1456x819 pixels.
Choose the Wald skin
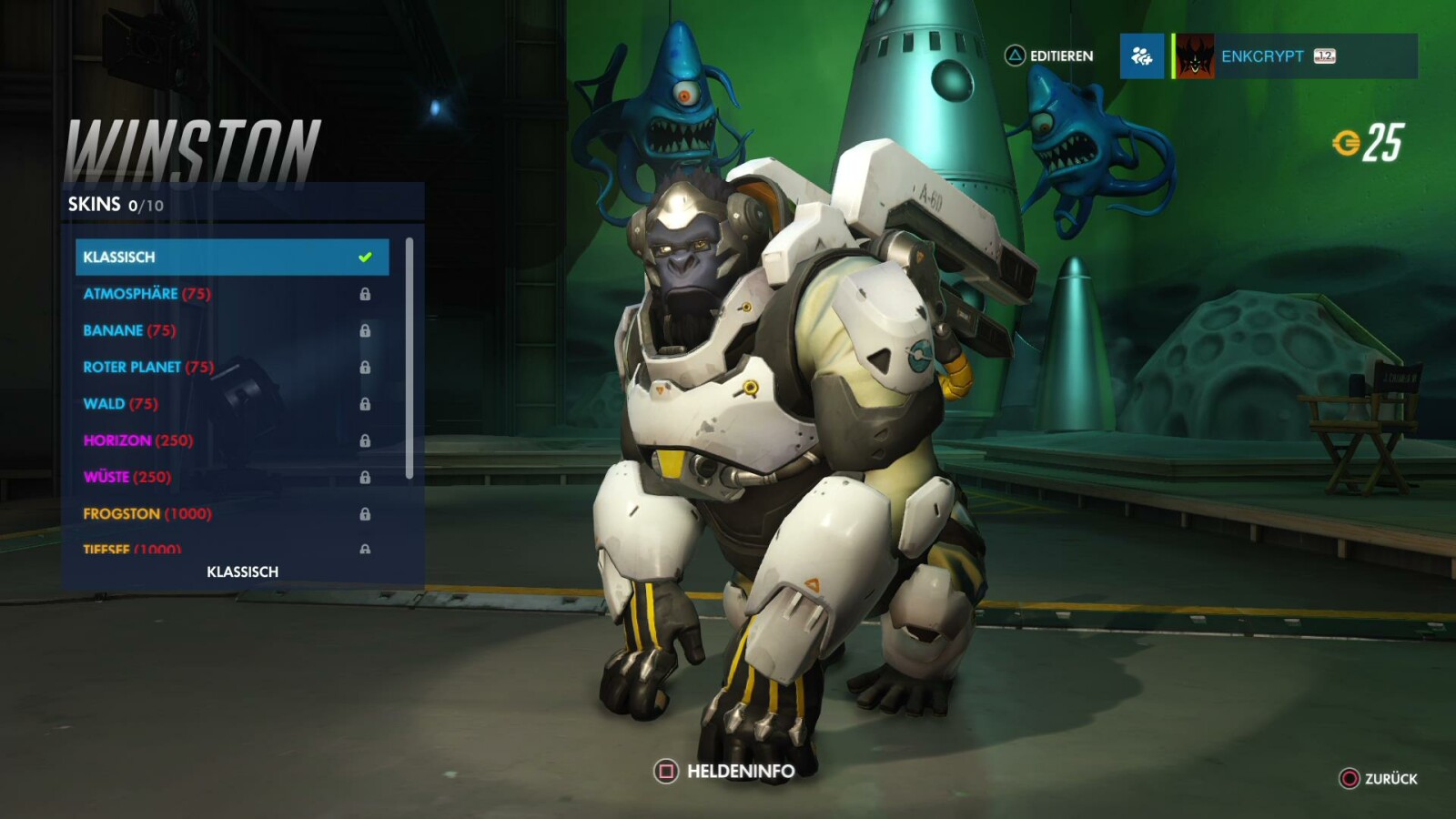tap(231, 403)
